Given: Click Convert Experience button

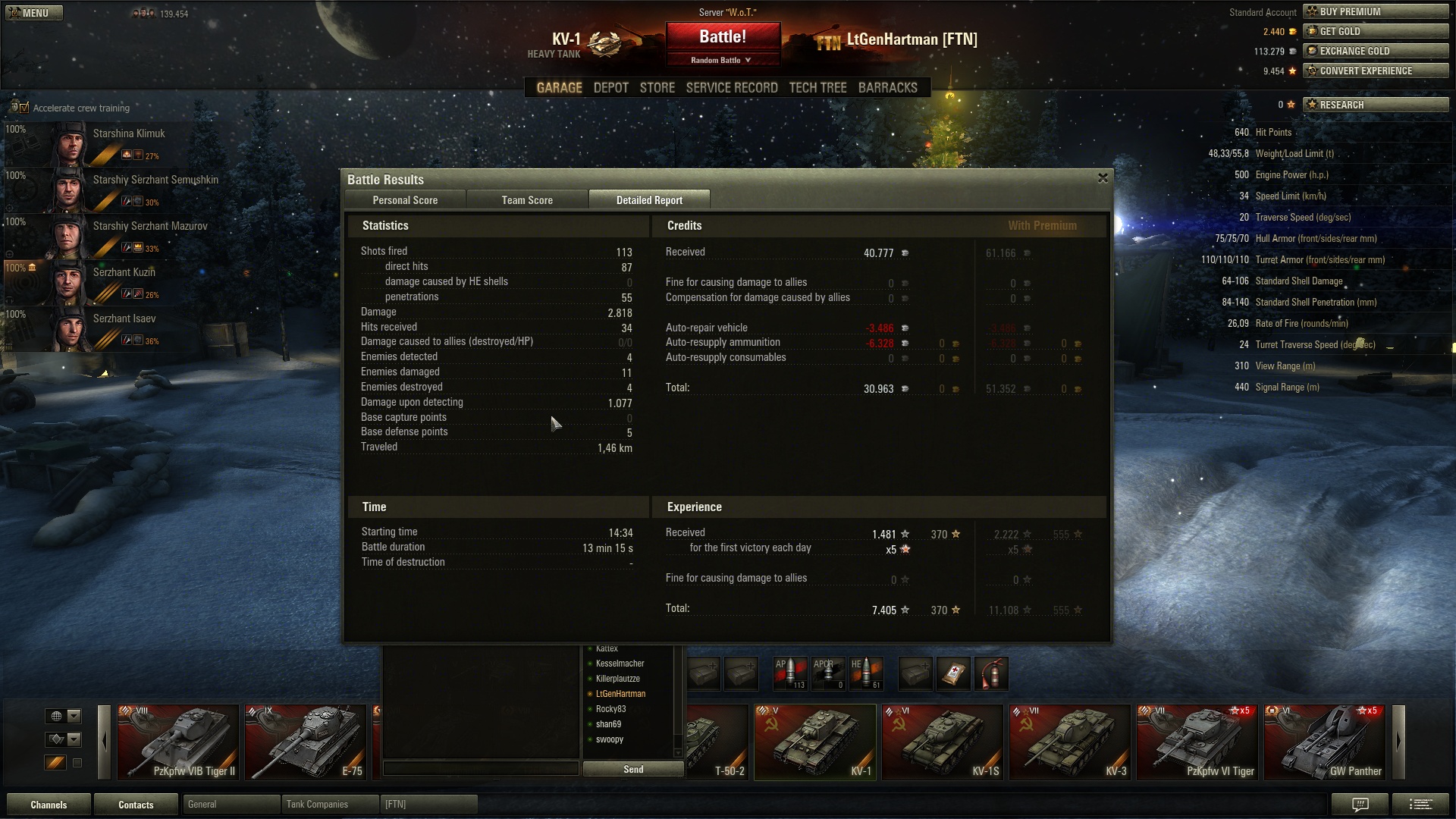Looking at the screenshot, I should coord(1375,71).
